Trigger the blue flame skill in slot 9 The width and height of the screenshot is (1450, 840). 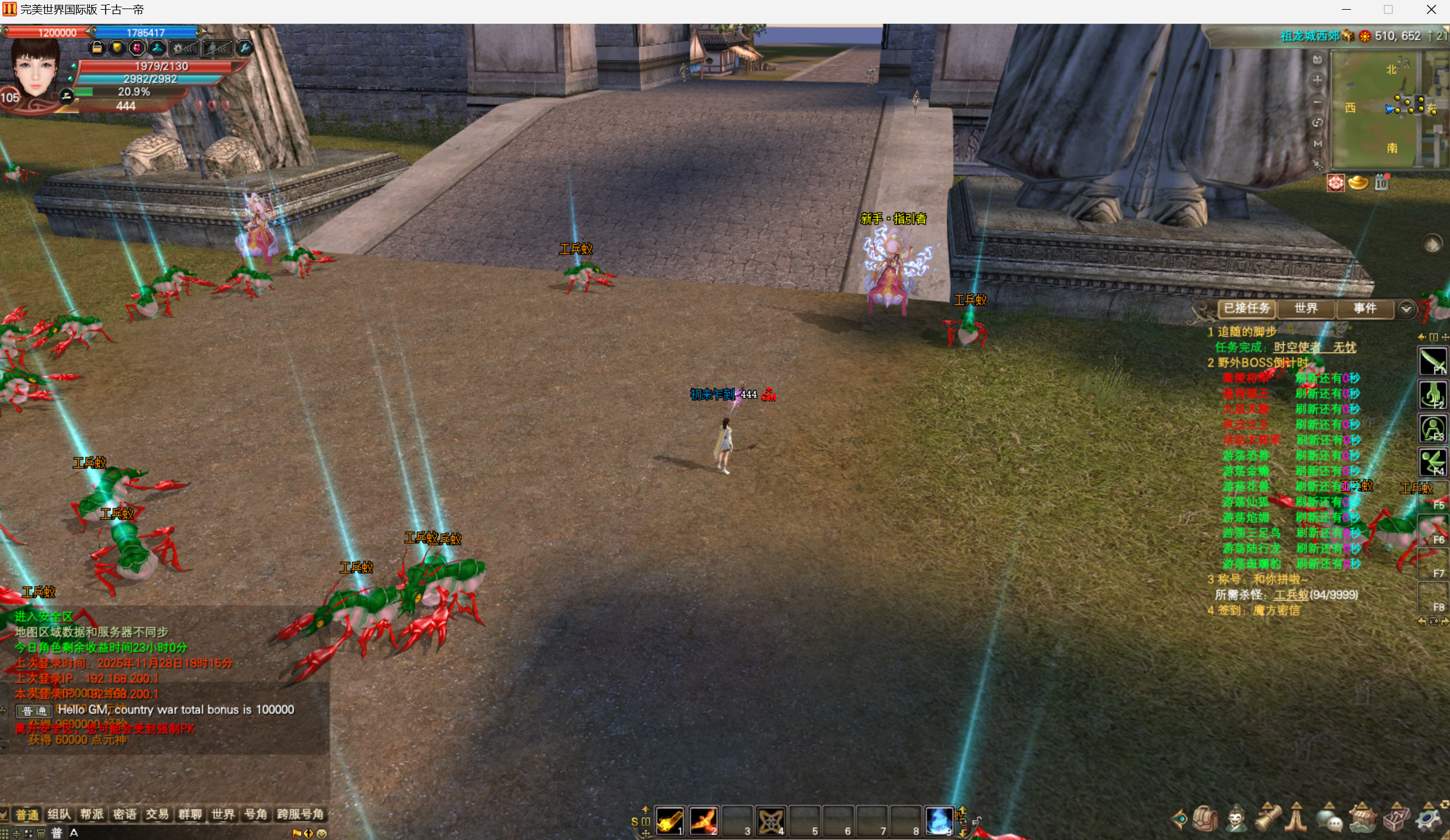(x=939, y=821)
